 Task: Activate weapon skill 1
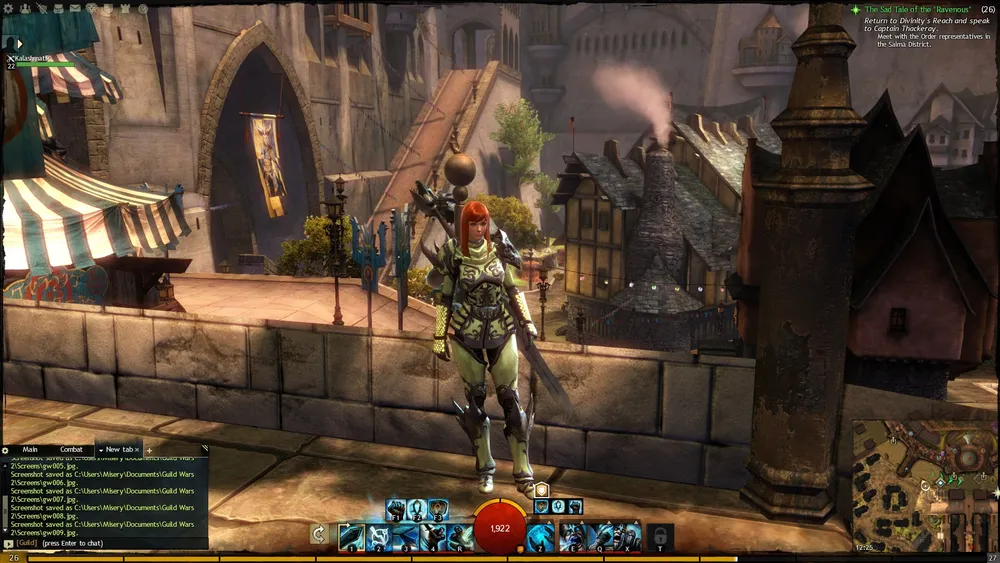tap(351, 536)
